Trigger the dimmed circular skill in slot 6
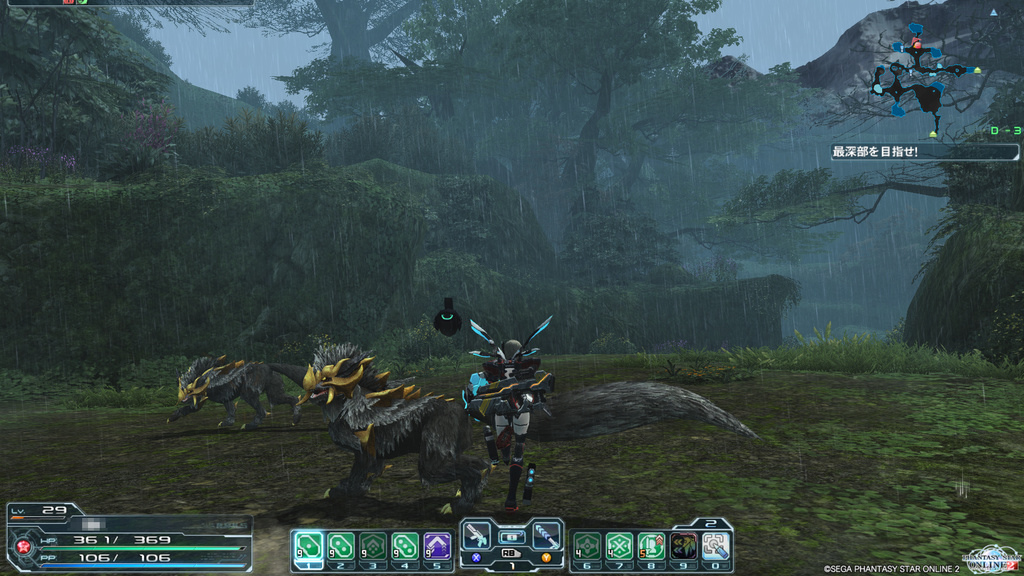 588,546
